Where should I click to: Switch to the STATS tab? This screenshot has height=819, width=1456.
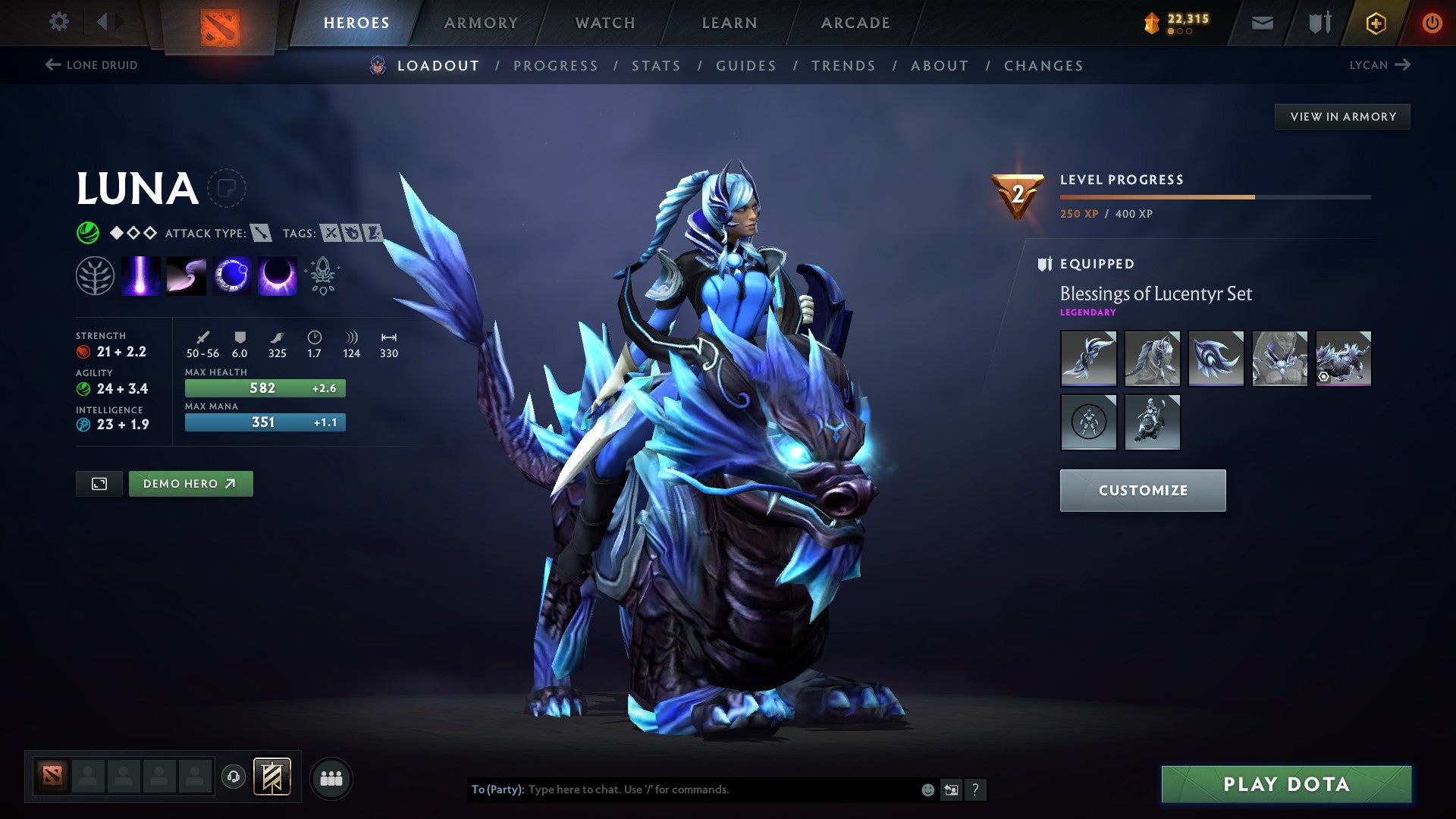(657, 66)
